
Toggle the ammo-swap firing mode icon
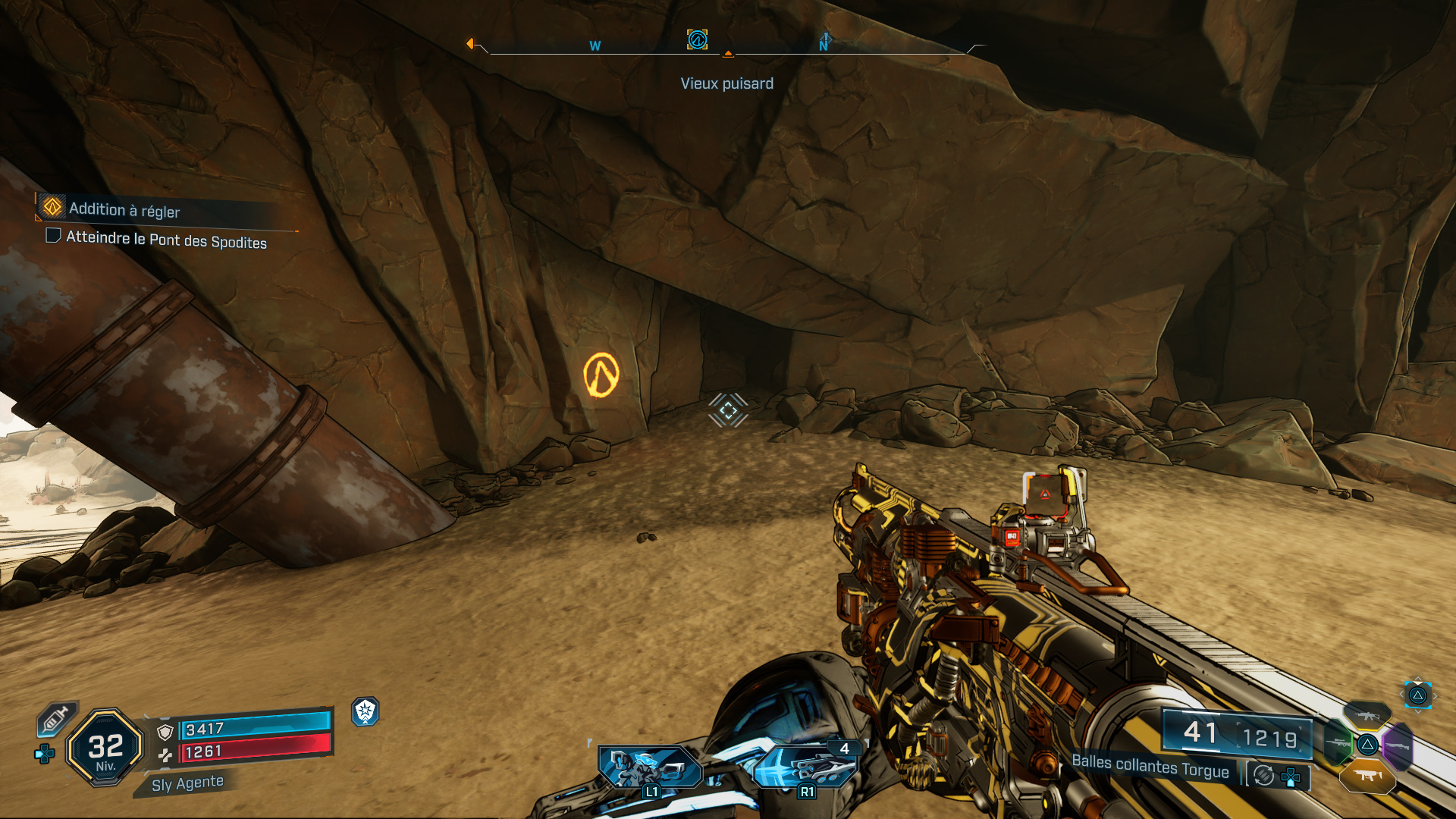(x=1263, y=775)
